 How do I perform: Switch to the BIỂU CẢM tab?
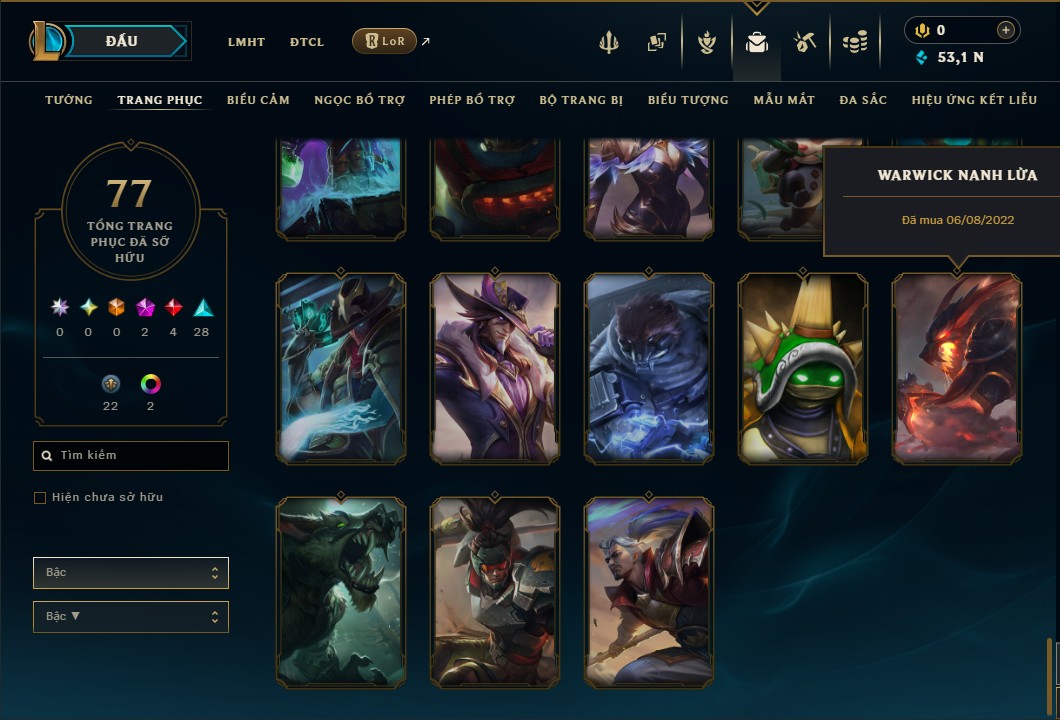point(258,100)
